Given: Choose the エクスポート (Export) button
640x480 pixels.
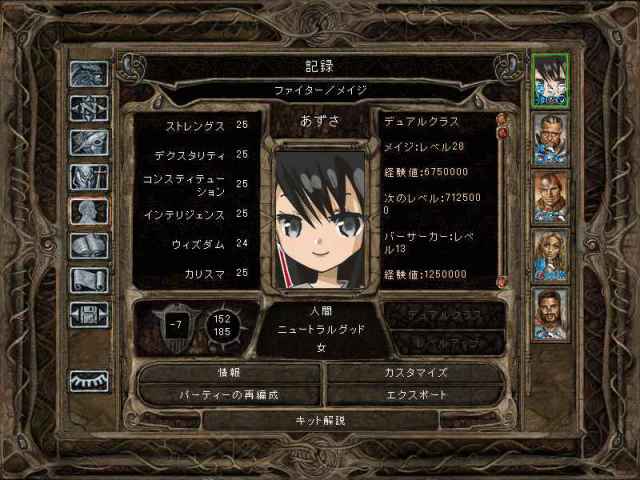Looking at the screenshot, I should [x=414, y=394].
